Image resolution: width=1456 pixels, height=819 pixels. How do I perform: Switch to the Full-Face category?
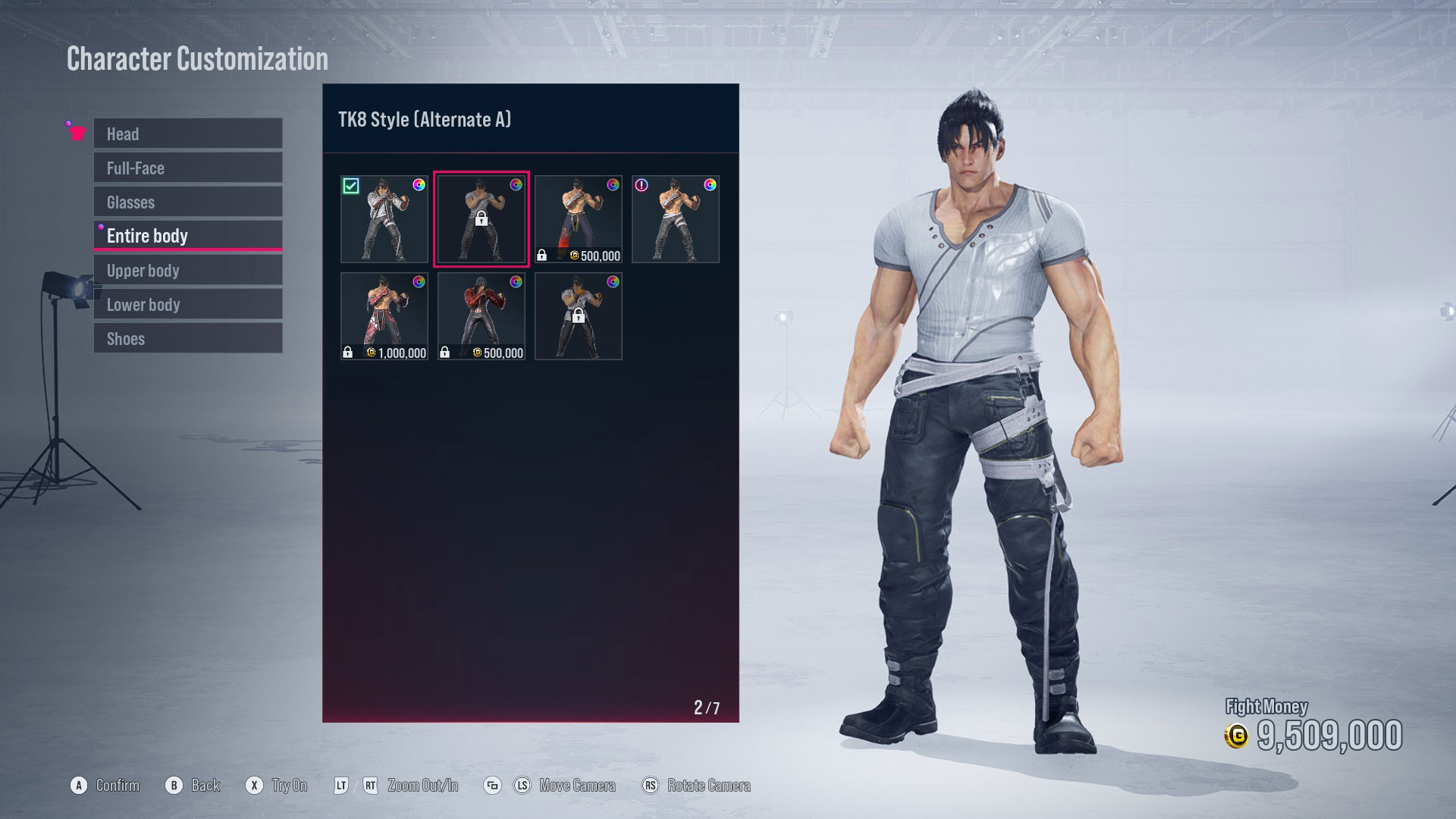pos(187,168)
